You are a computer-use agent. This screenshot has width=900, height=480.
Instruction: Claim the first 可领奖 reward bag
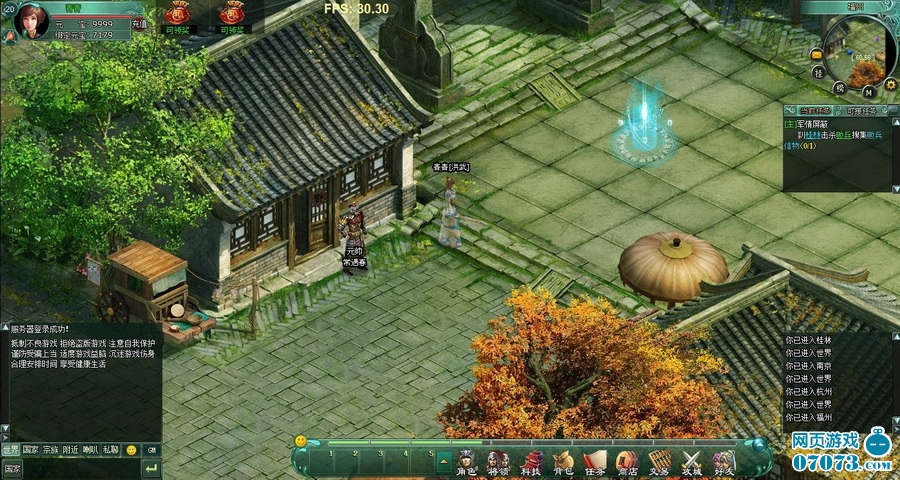click(x=179, y=16)
